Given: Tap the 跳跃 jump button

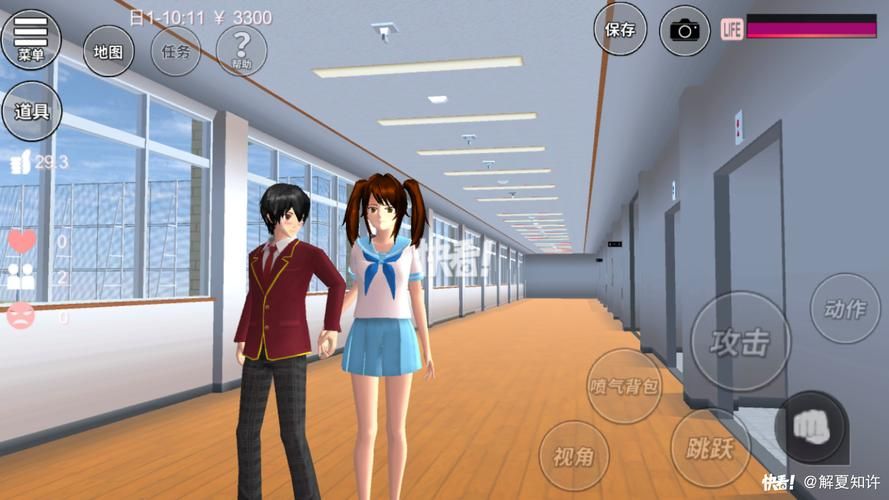Looking at the screenshot, I should [x=710, y=447].
